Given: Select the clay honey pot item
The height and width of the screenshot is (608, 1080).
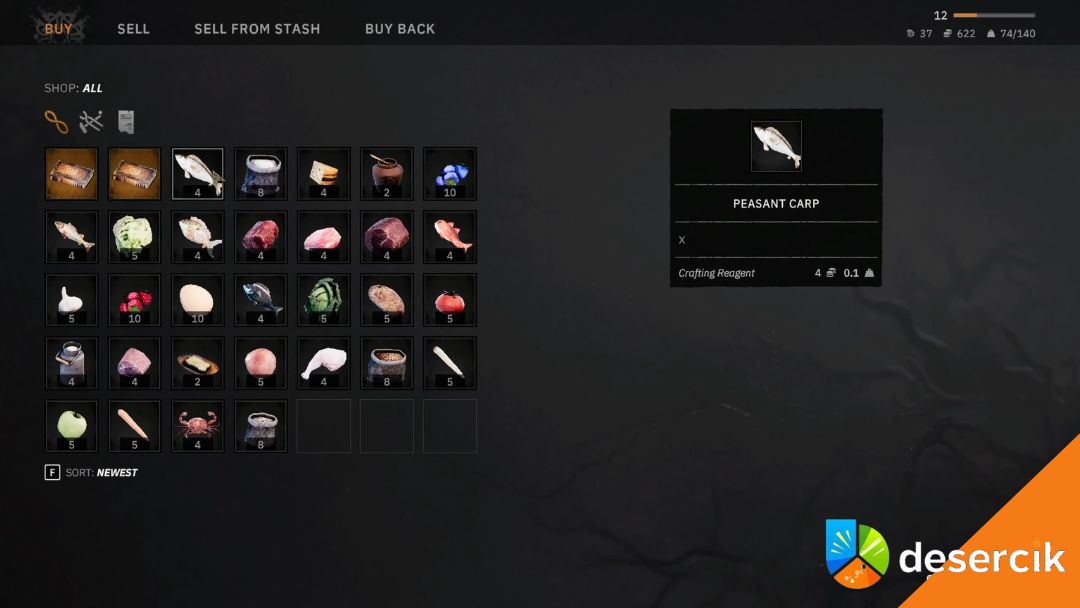Looking at the screenshot, I should tap(387, 174).
